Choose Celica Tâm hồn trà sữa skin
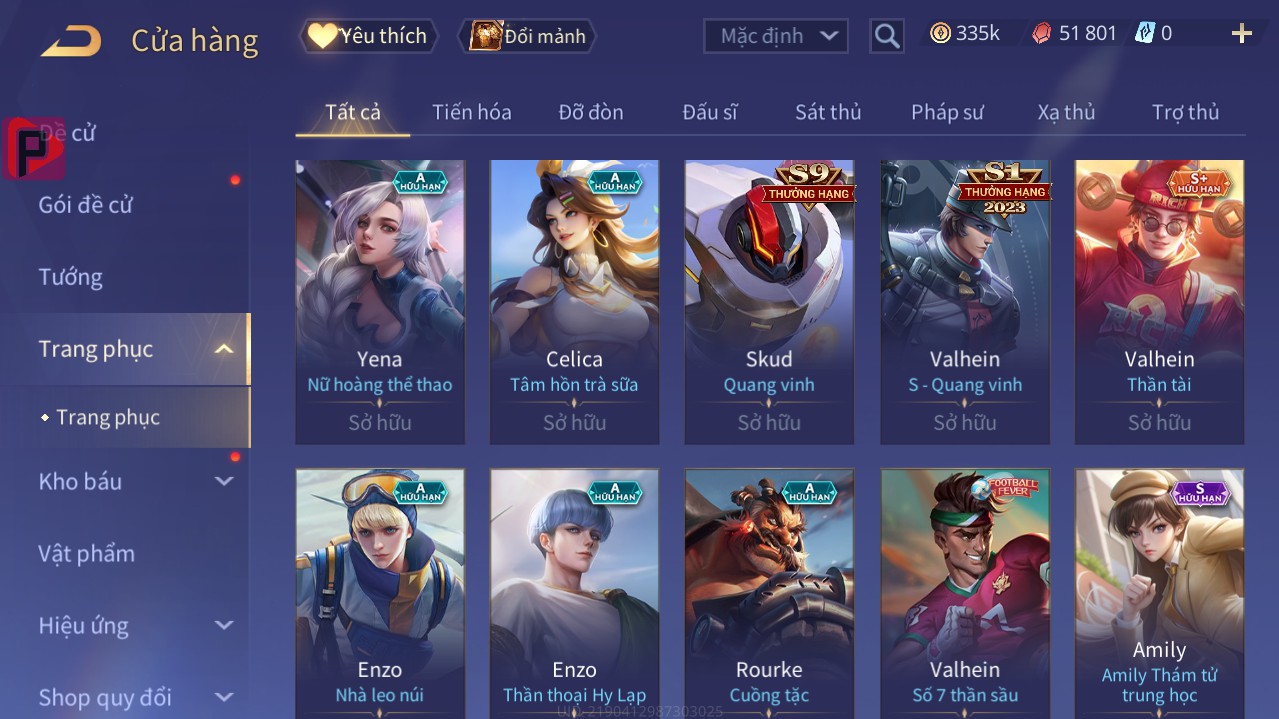The height and width of the screenshot is (719, 1279). coord(574,300)
